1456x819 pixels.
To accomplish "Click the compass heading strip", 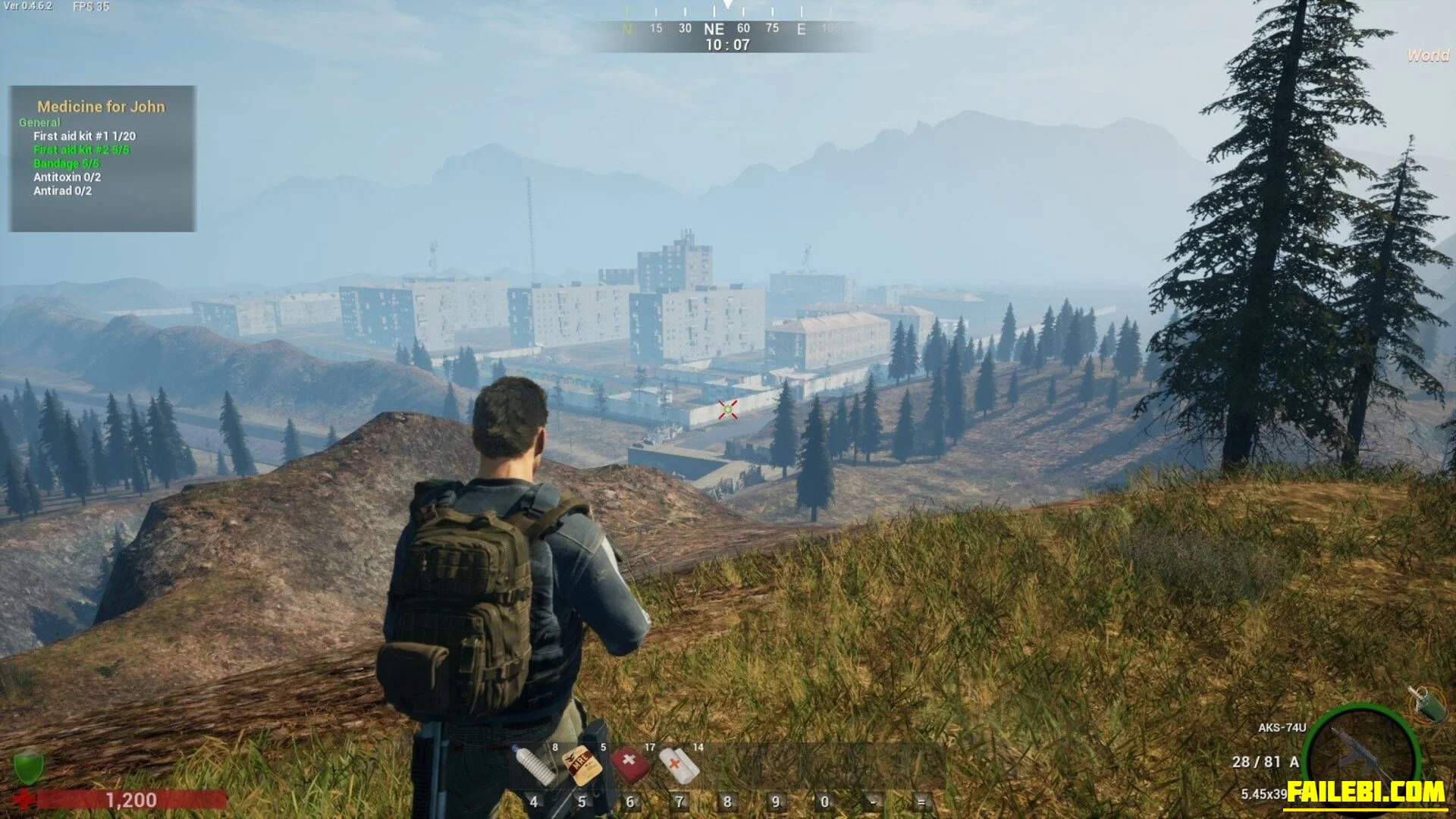I will pyautogui.click(x=726, y=29).
